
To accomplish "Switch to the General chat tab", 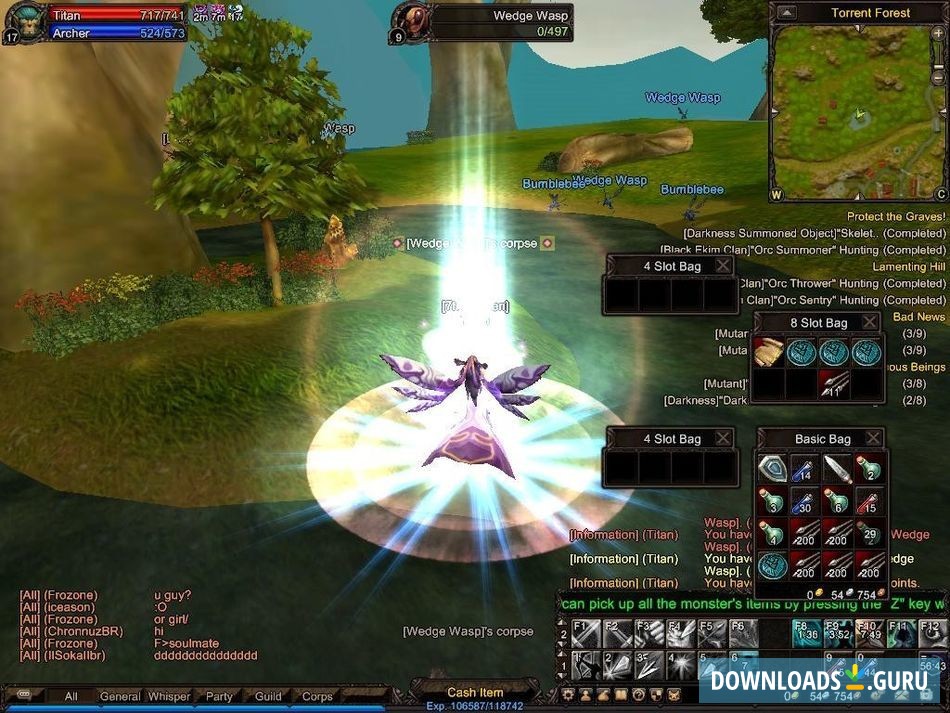I will [120, 696].
